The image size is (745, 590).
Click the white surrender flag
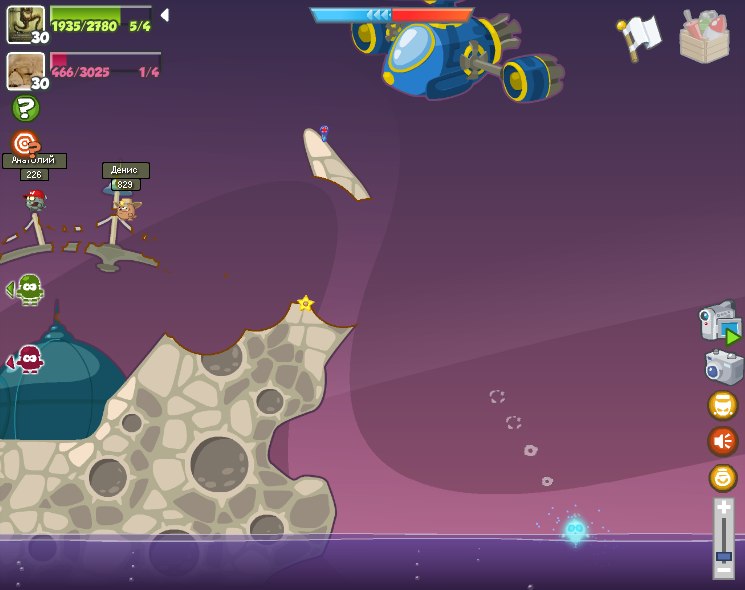(639, 37)
